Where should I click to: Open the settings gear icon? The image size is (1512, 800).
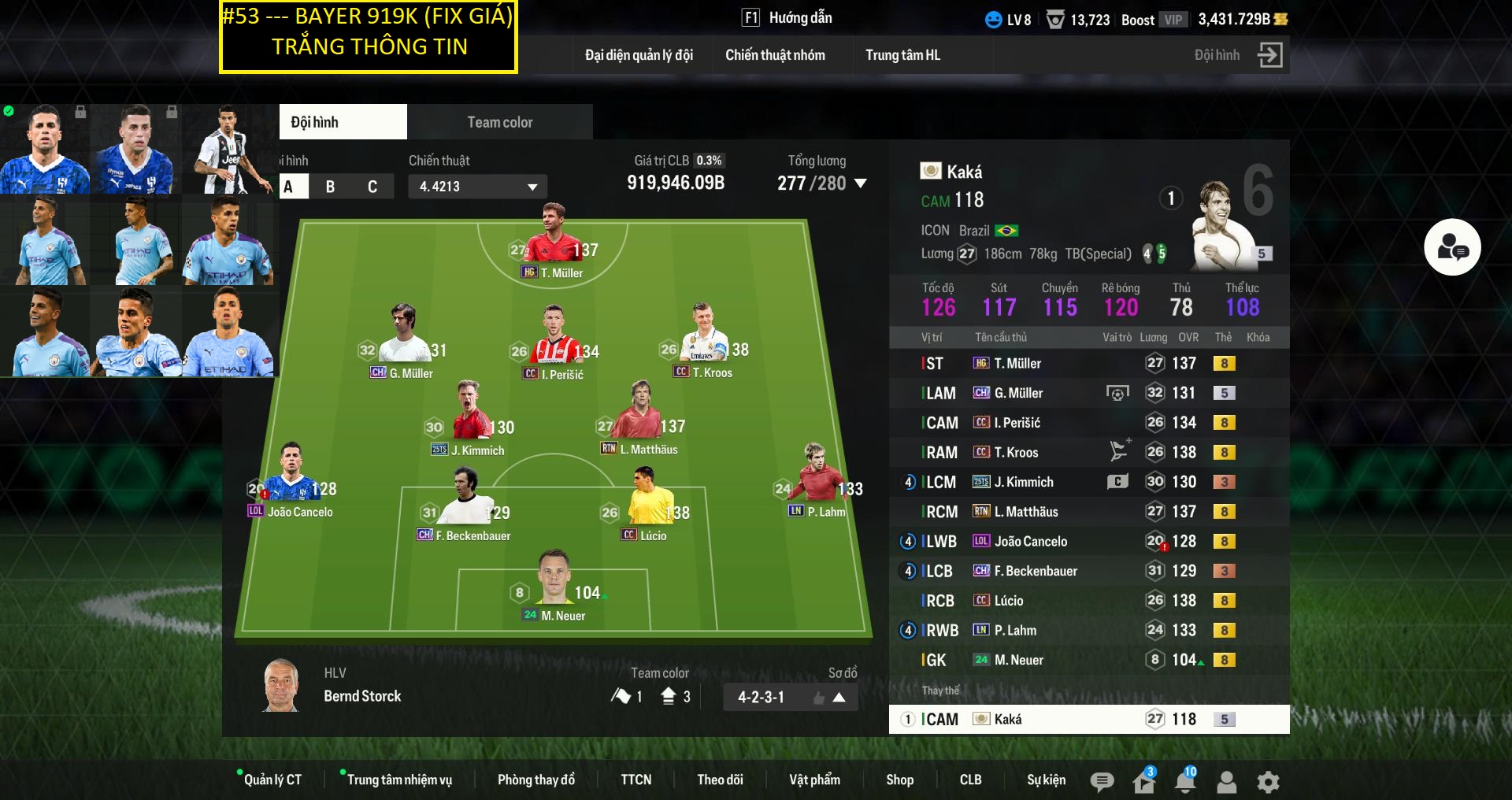pos(1268,782)
